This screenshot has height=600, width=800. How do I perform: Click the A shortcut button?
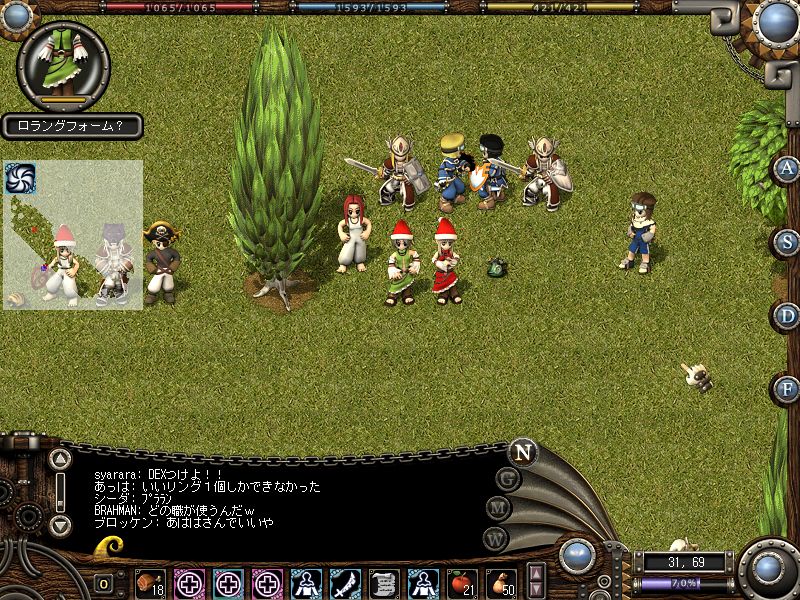click(786, 168)
